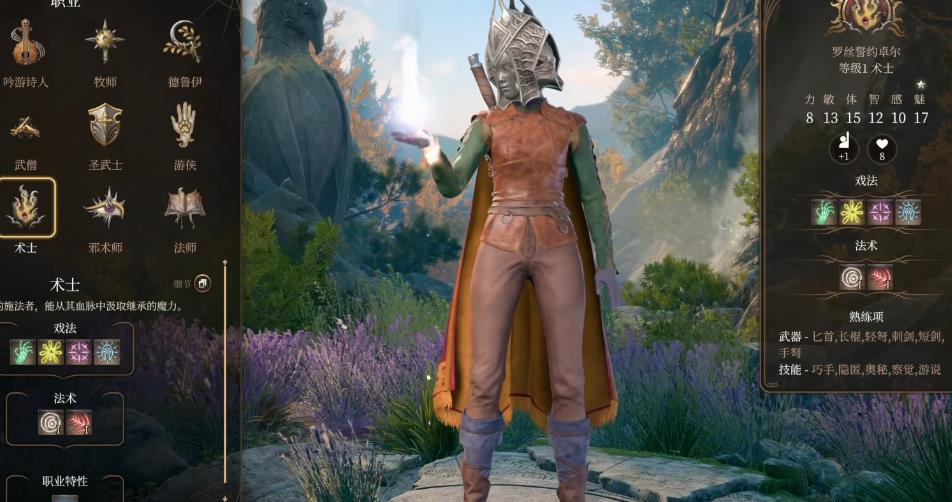
Task: Select the highlighted Sorcerer class (术士)
Action: pos(27,208)
